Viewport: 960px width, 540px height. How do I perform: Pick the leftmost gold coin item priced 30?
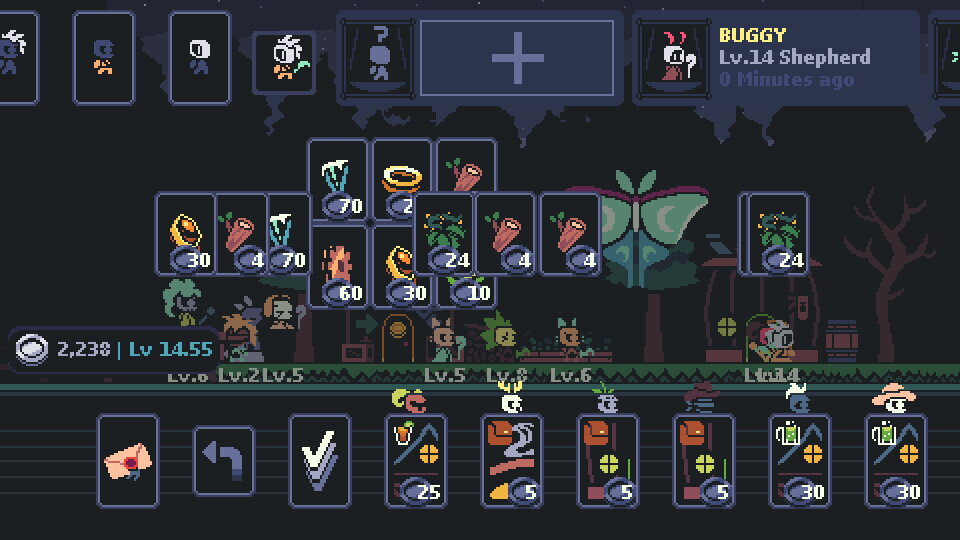(186, 234)
